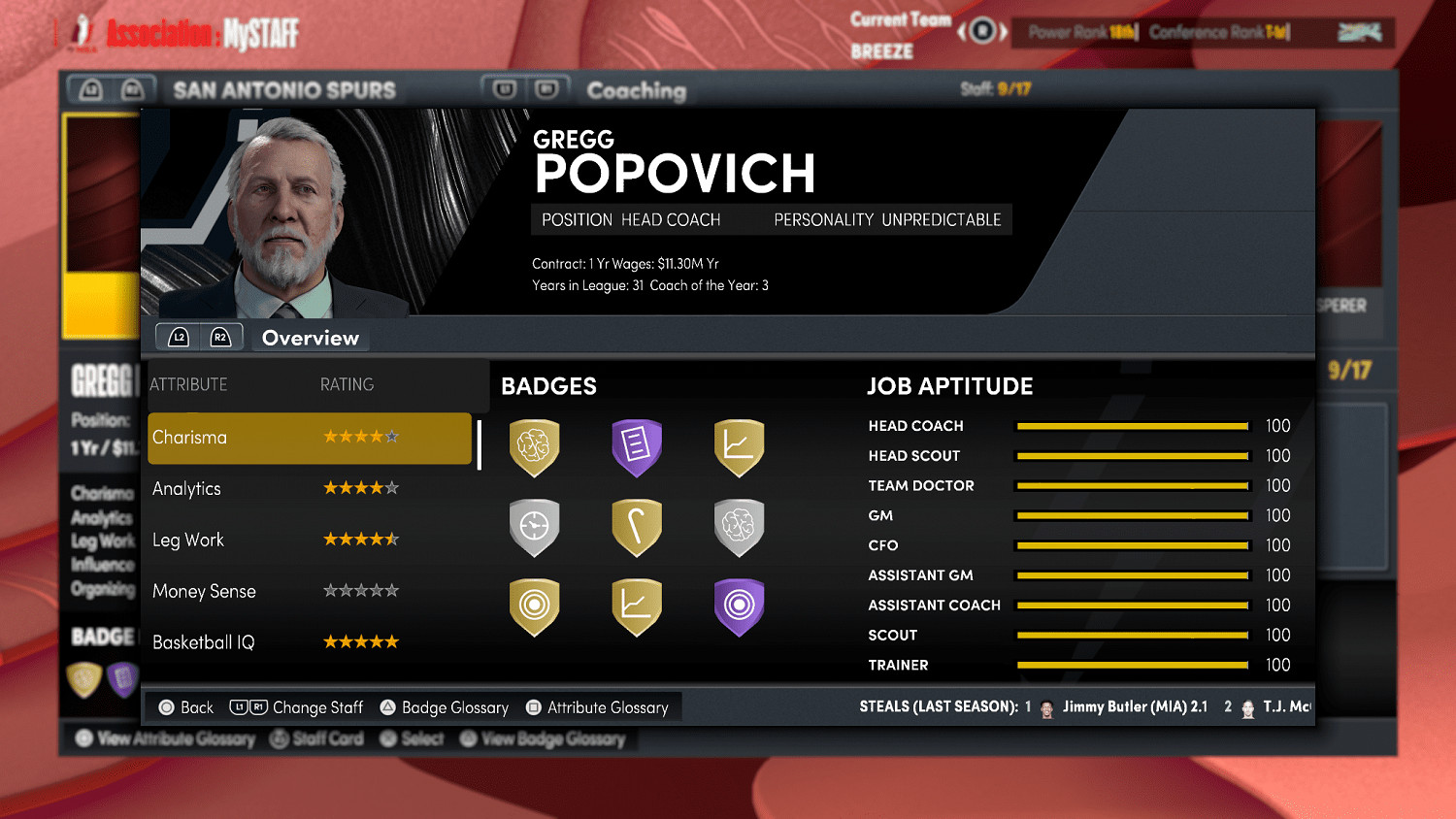Switch to the Overview tab
This screenshot has width=1456, height=819.
[x=311, y=337]
